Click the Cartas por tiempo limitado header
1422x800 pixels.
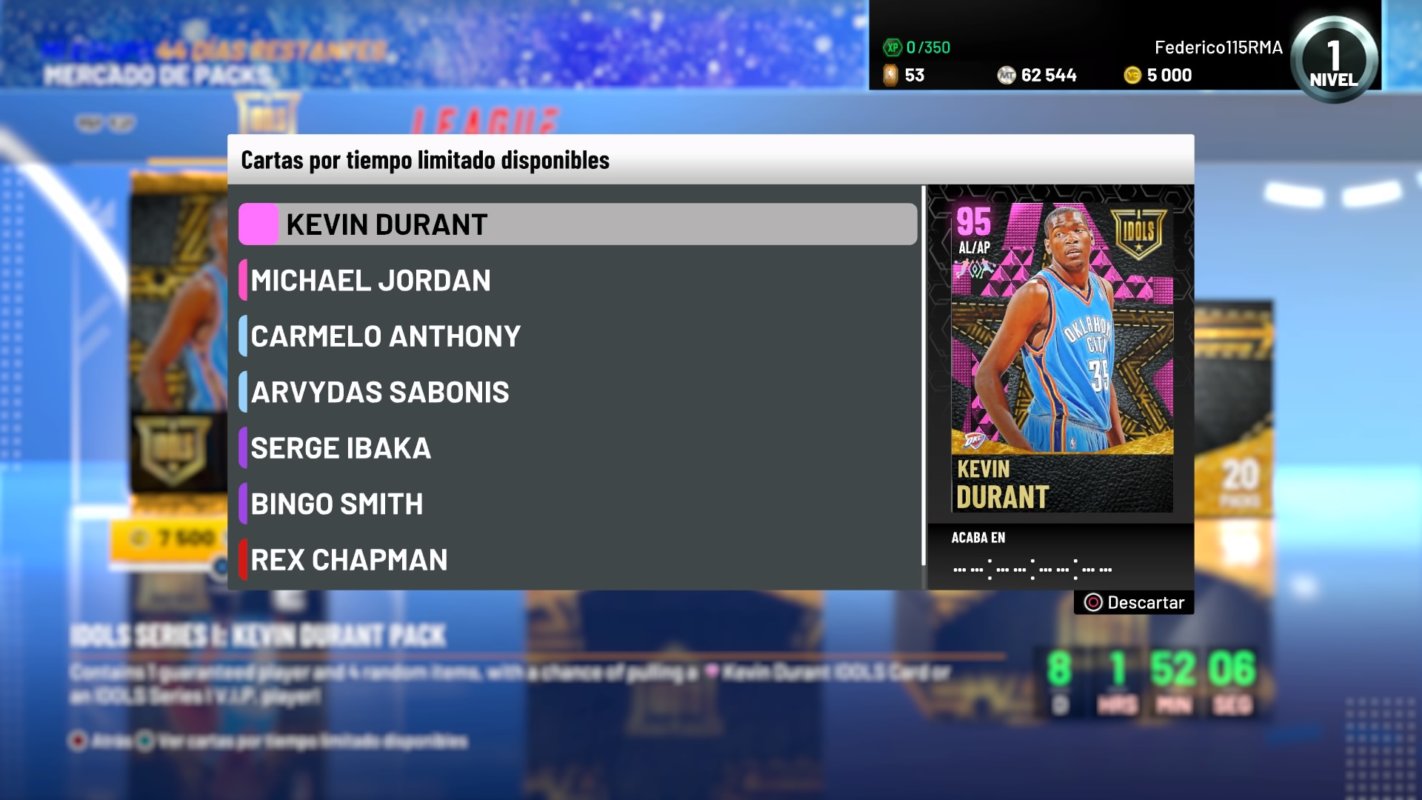click(421, 160)
